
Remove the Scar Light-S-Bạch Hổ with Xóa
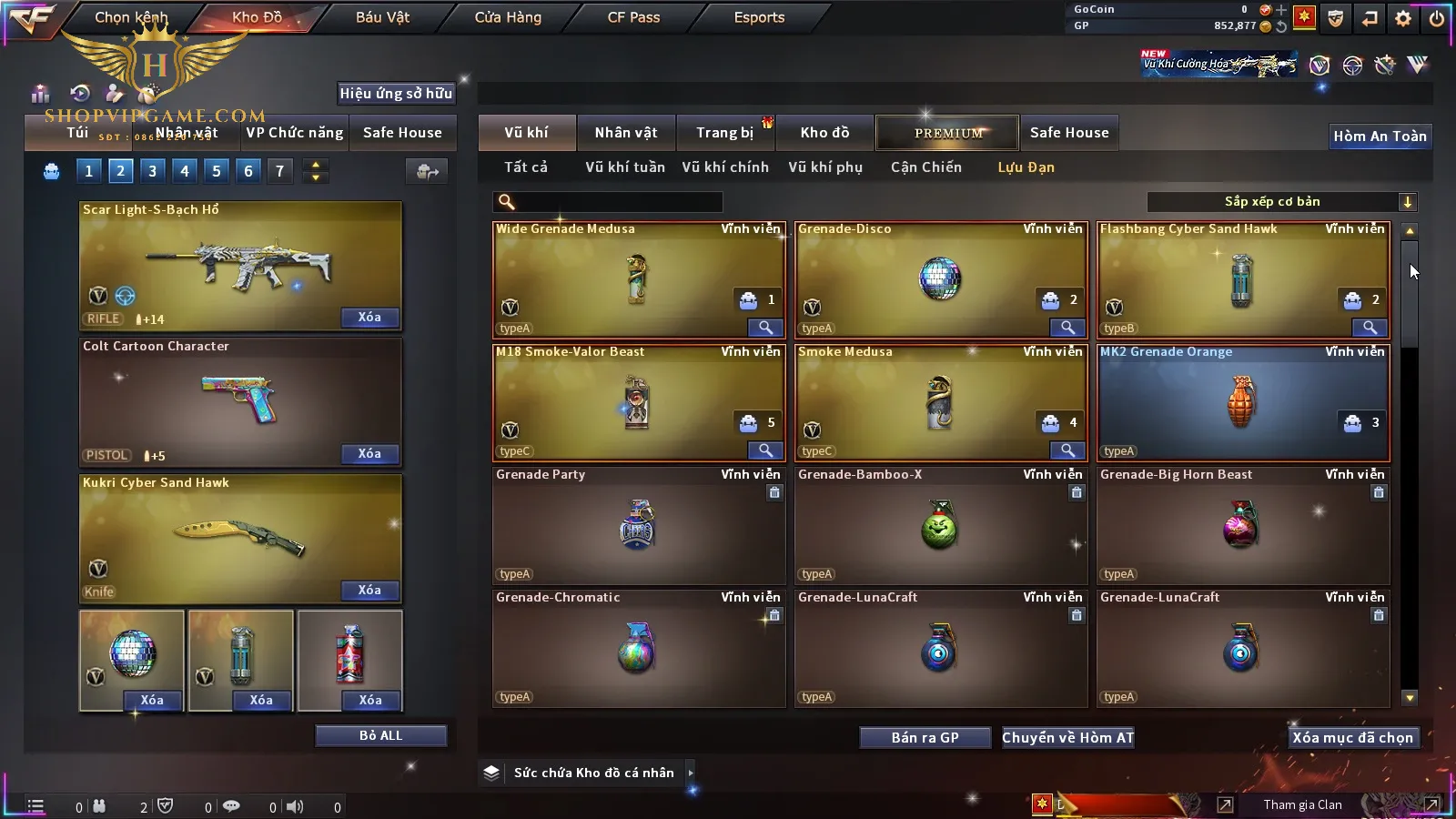pyautogui.click(x=369, y=318)
